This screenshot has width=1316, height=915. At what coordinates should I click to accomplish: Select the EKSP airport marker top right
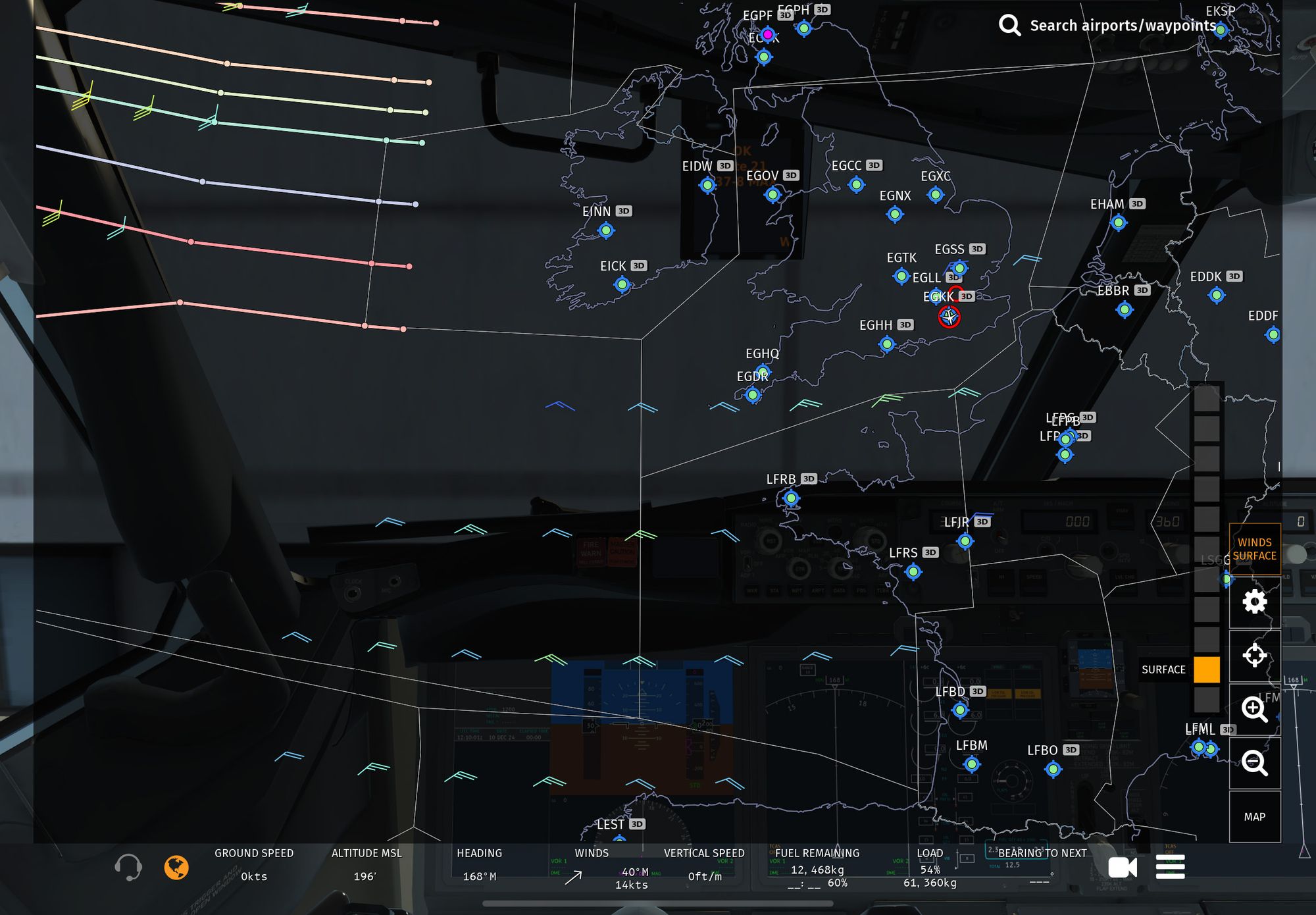point(1222,29)
